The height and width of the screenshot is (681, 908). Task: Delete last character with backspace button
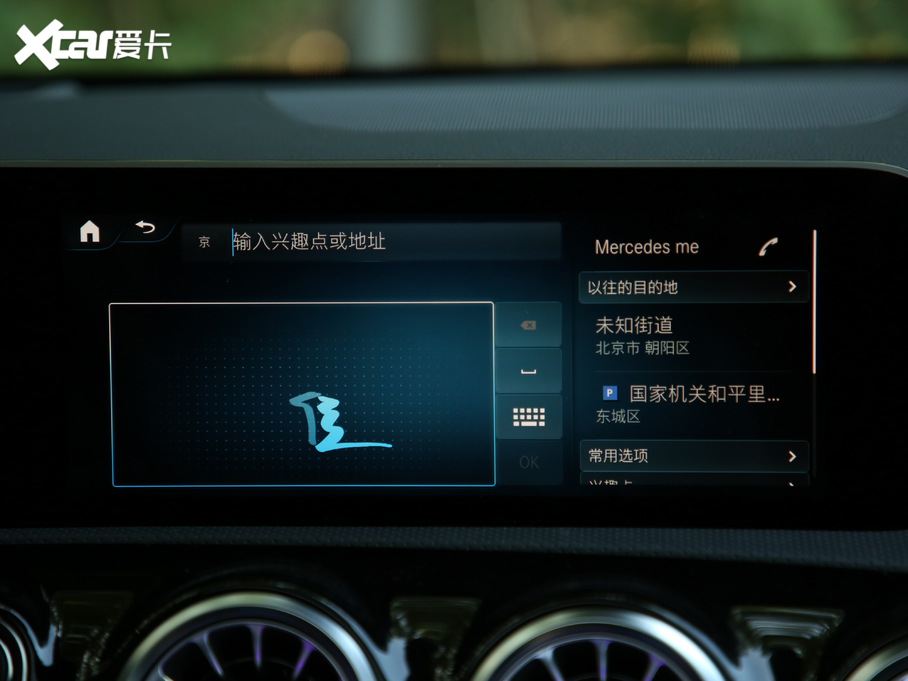point(528,325)
